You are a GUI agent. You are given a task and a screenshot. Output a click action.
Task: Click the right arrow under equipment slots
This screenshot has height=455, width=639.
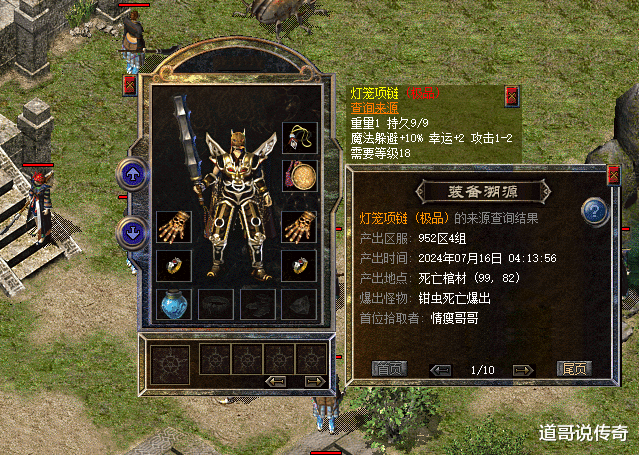coord(313,382)
